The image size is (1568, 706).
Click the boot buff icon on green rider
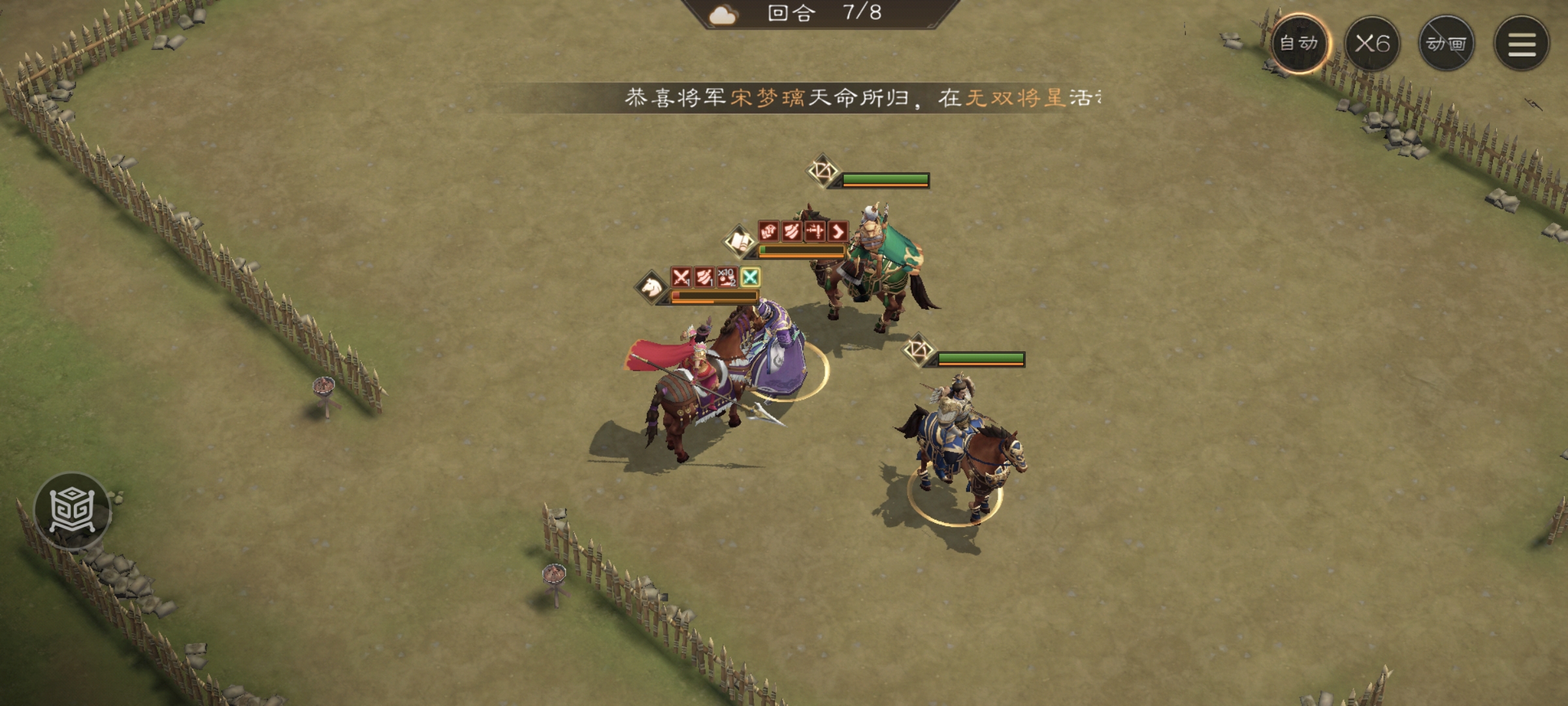pos(838,232)
